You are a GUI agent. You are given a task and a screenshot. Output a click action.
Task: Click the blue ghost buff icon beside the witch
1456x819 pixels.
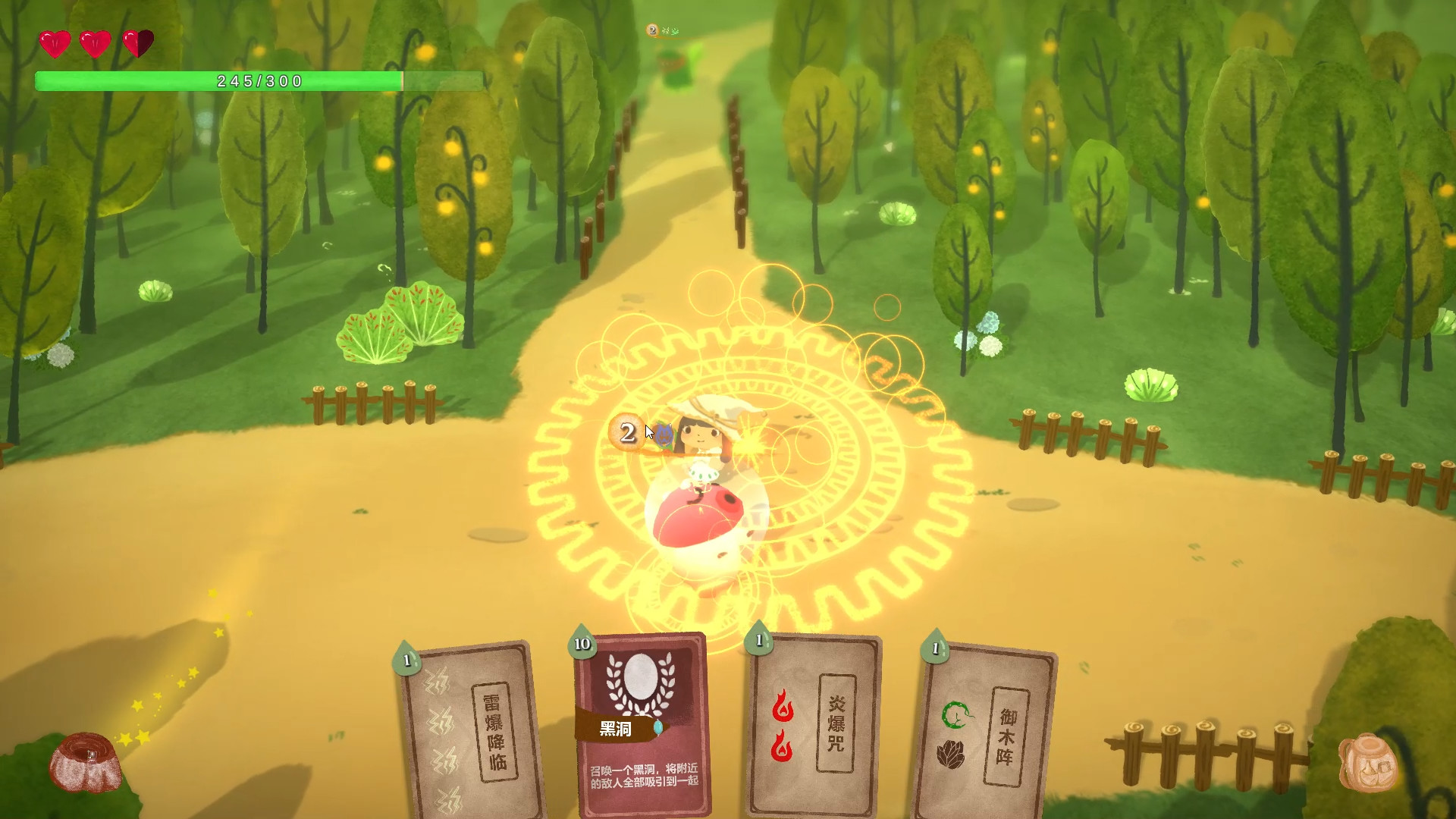[664, 434]
